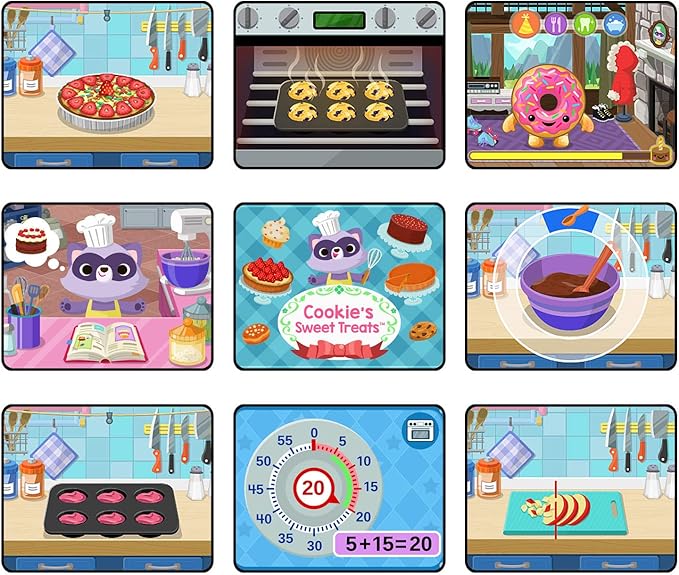Click the oven icon button
The image size is (679, 575).
tap(419, 430)
